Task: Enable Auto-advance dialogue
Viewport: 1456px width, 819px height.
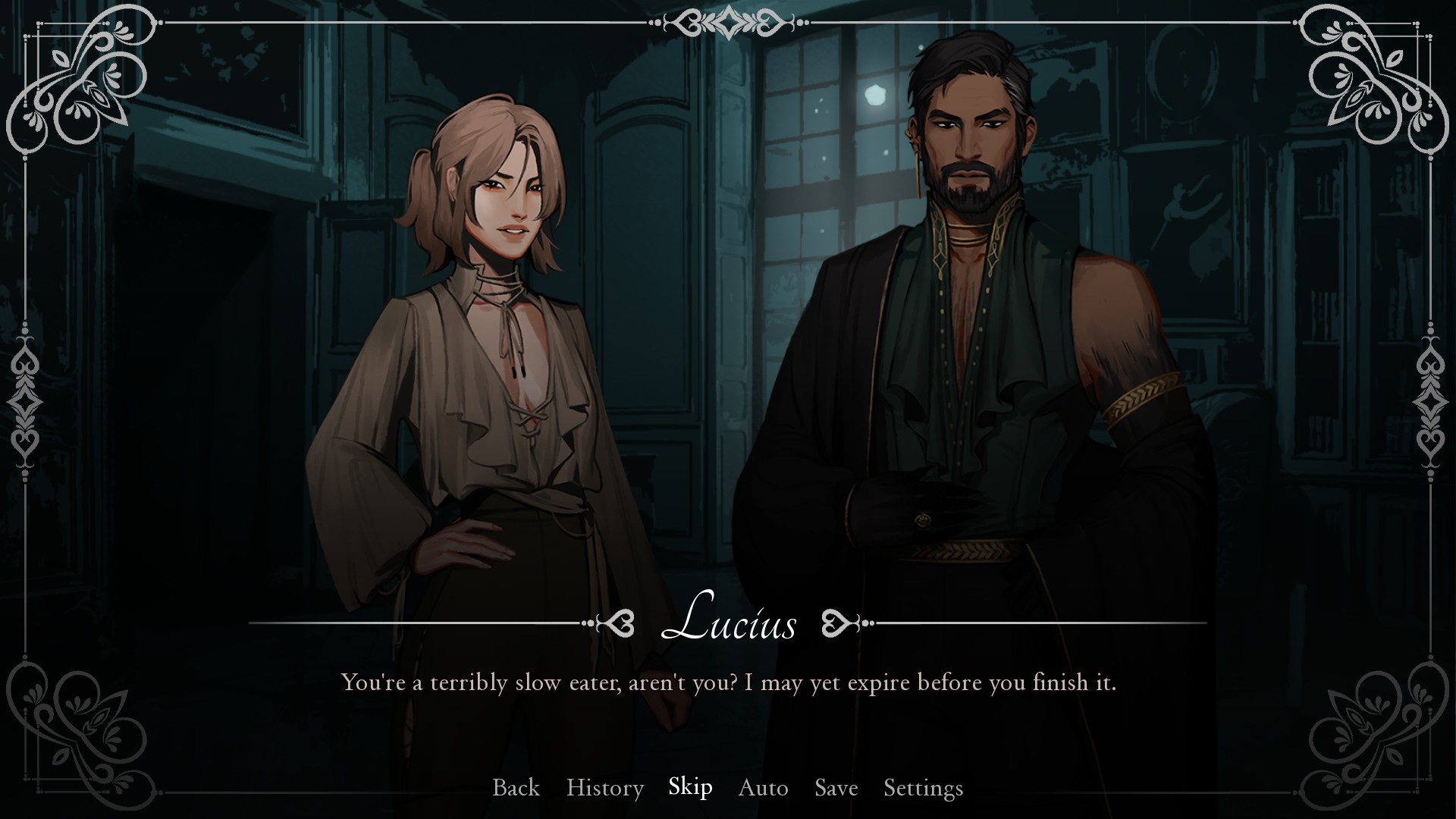Action: pyautogui.click(x=763, y=788)
